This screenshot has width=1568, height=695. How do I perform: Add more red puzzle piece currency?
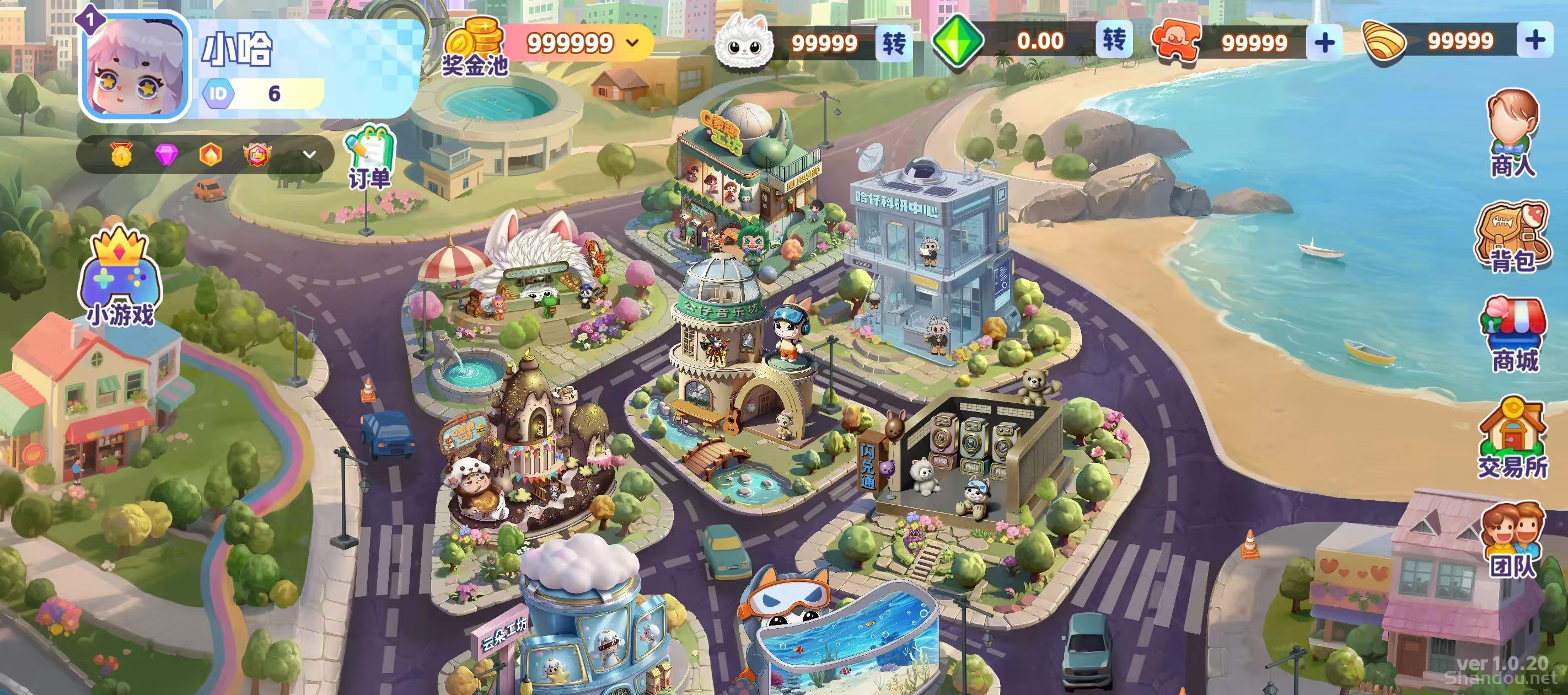point(1324,42)
